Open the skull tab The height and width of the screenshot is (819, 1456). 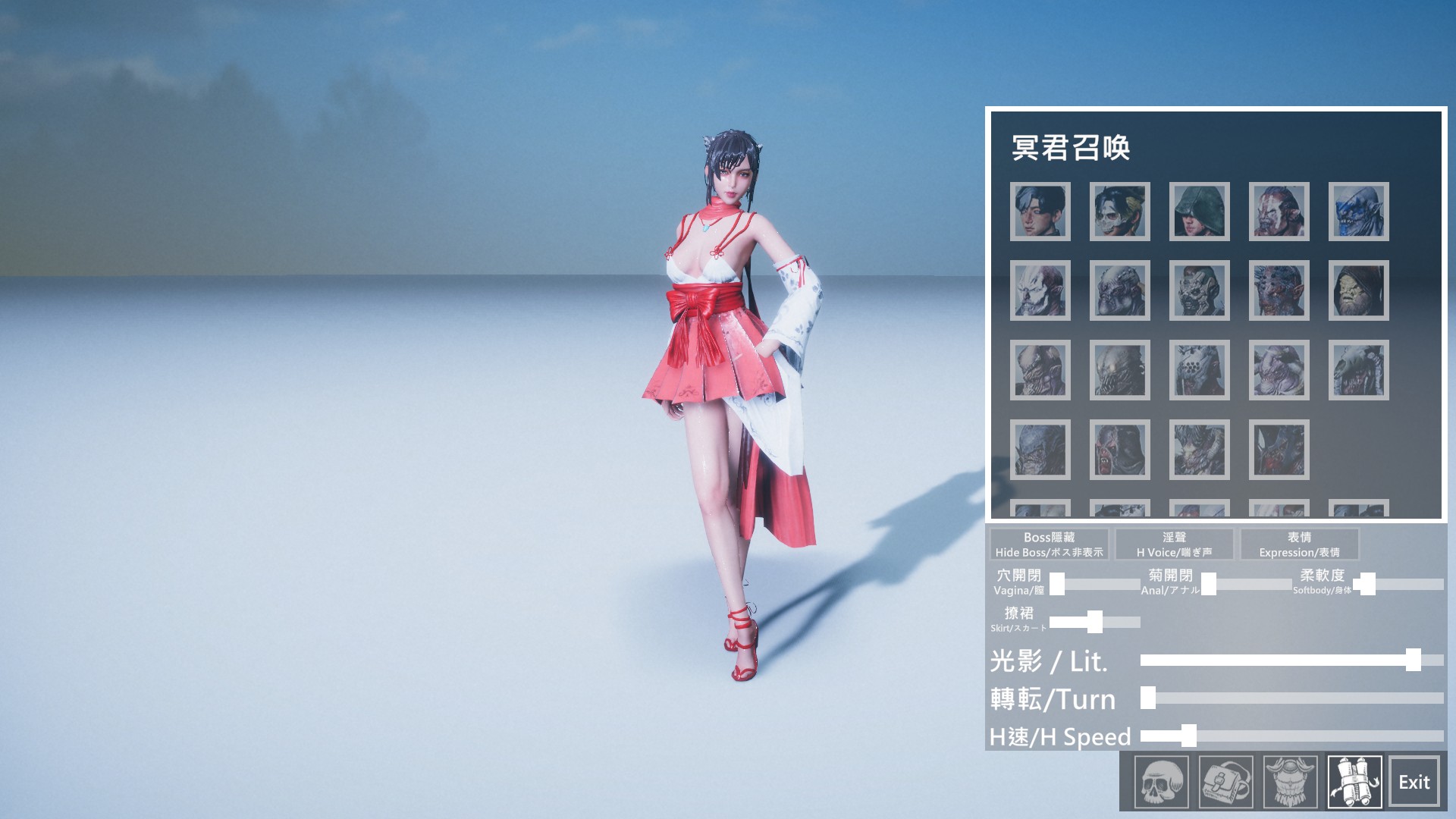[x=1161, y=782]
